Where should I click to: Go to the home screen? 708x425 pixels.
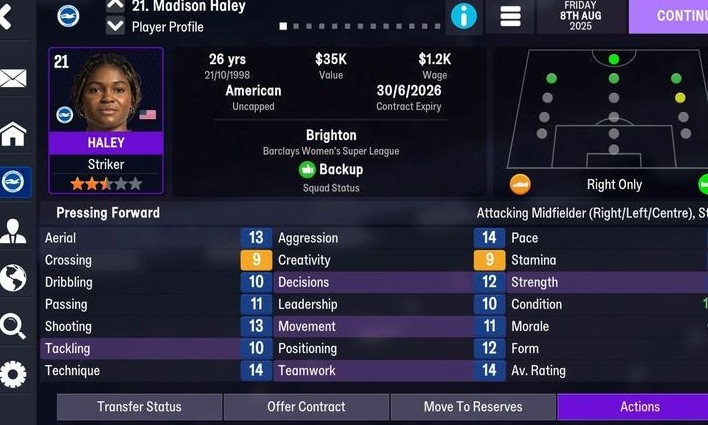13,133
